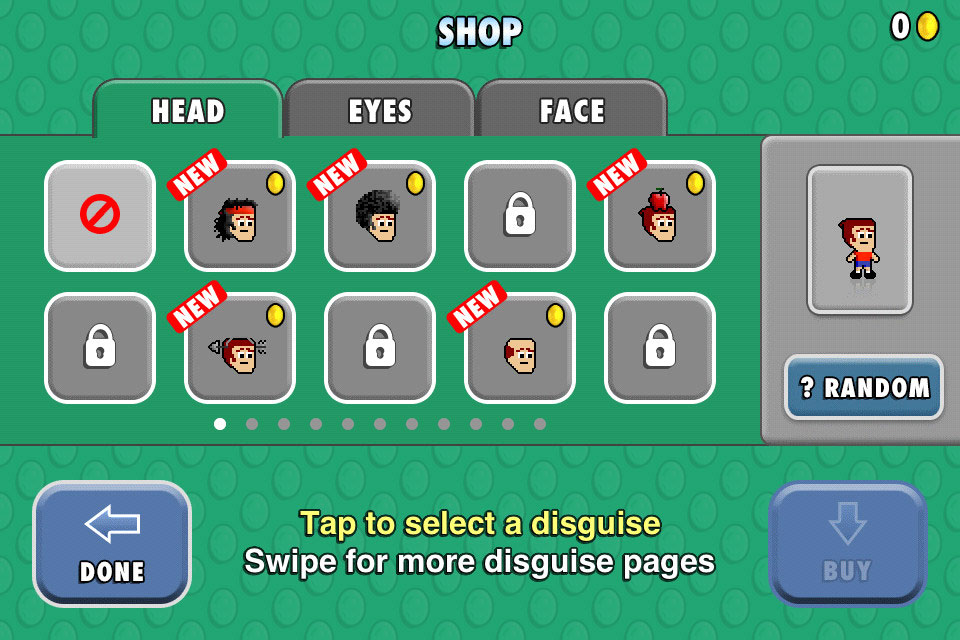The image size is (960, 640).
Task: Choose the bald head disguise
Action: (520, 348)
